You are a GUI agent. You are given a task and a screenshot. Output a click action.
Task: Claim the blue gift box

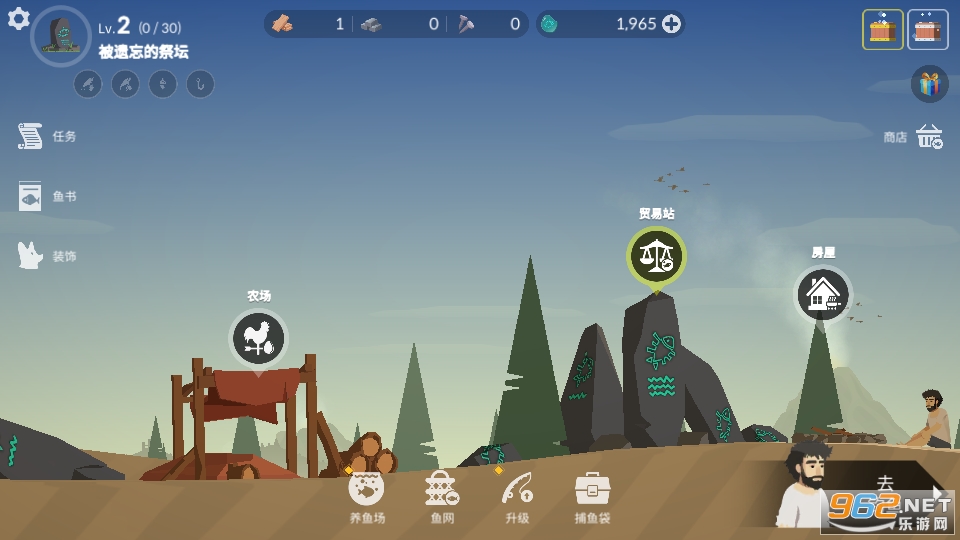coord(929,84)
